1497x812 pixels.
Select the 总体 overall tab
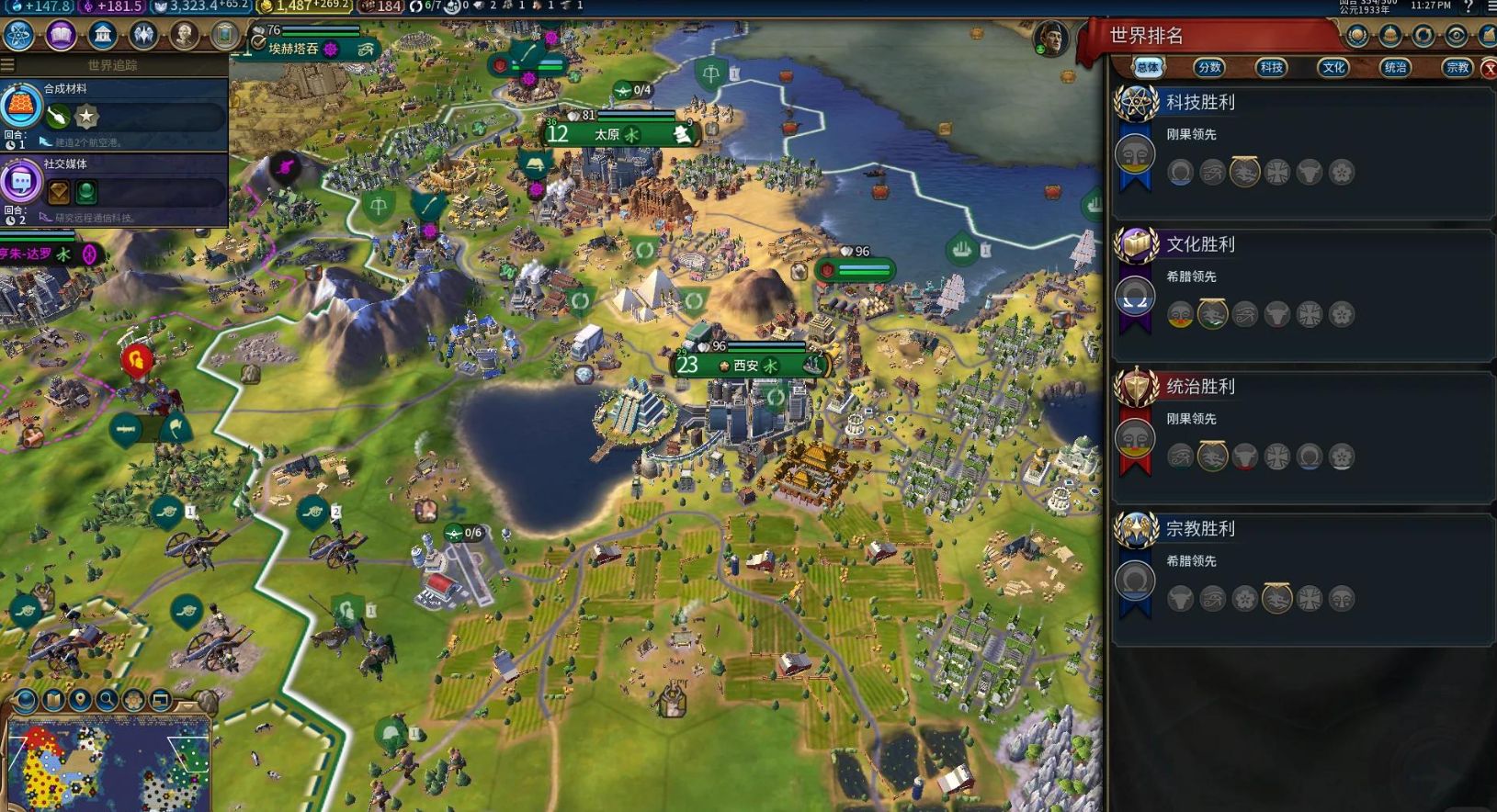1148,67
